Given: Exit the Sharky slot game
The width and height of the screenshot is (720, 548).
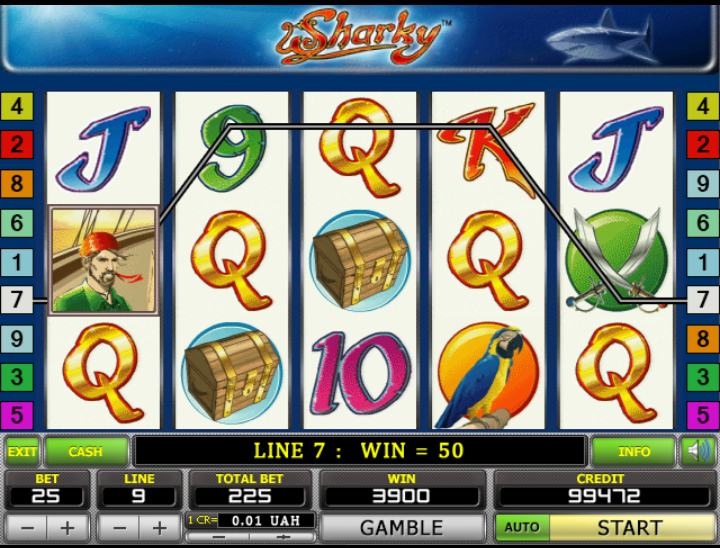Looking at the screenshot, I should (22, 452).
